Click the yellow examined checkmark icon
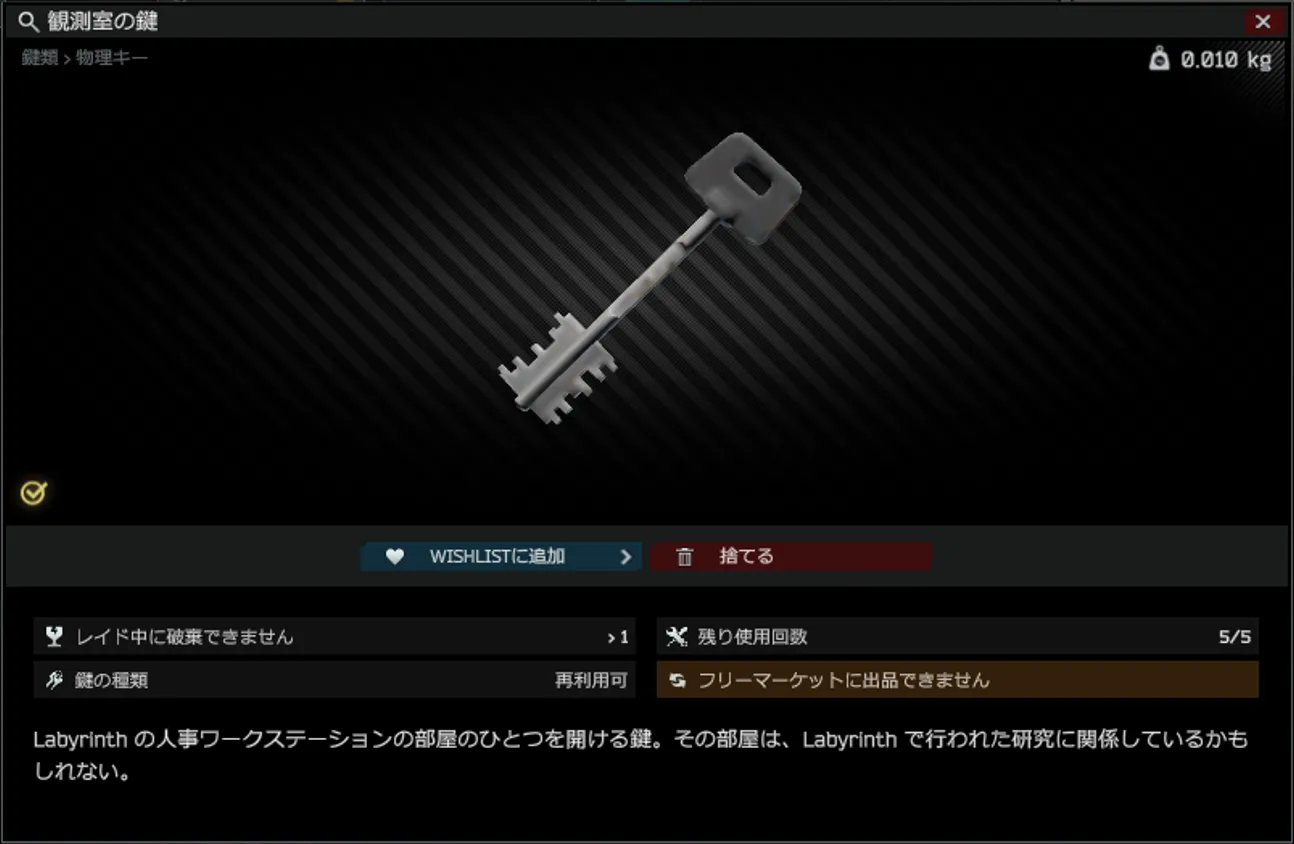The image size is (1294, 844). [x=33, y=491]
